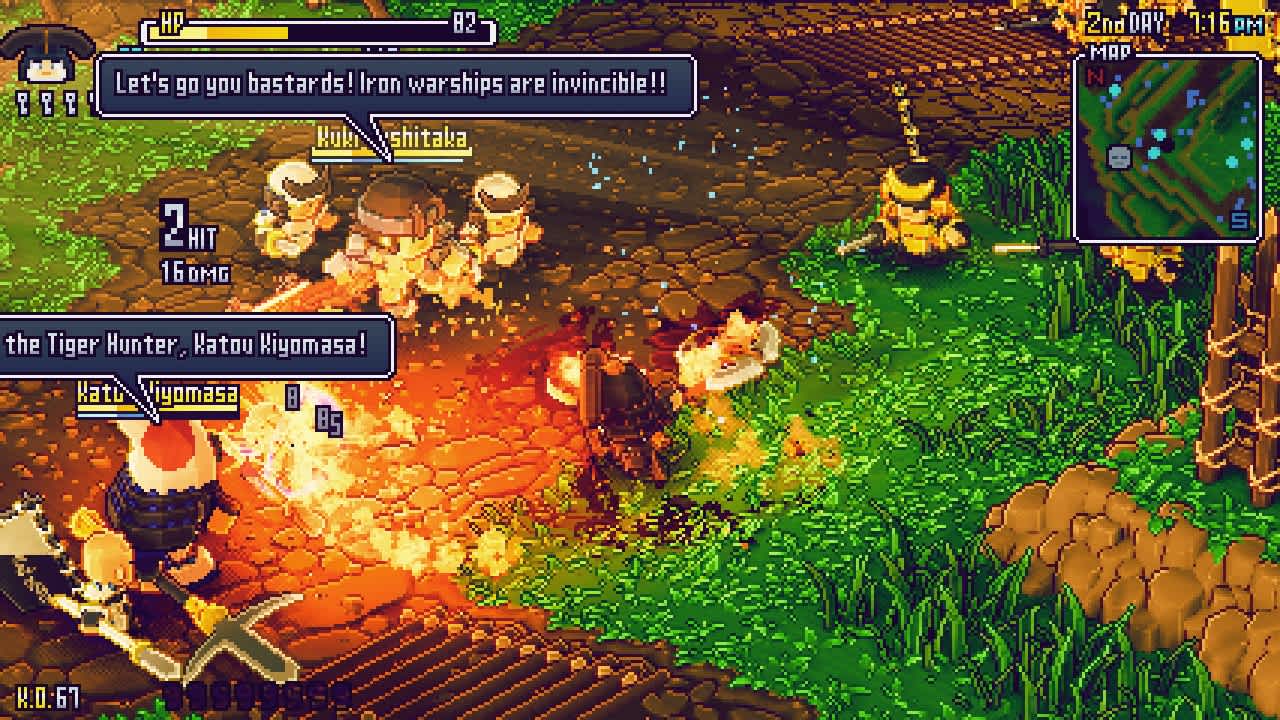Select the N compass marker on the map
The width and height of the screenshot is (1280, 720).
point(1094,76)
